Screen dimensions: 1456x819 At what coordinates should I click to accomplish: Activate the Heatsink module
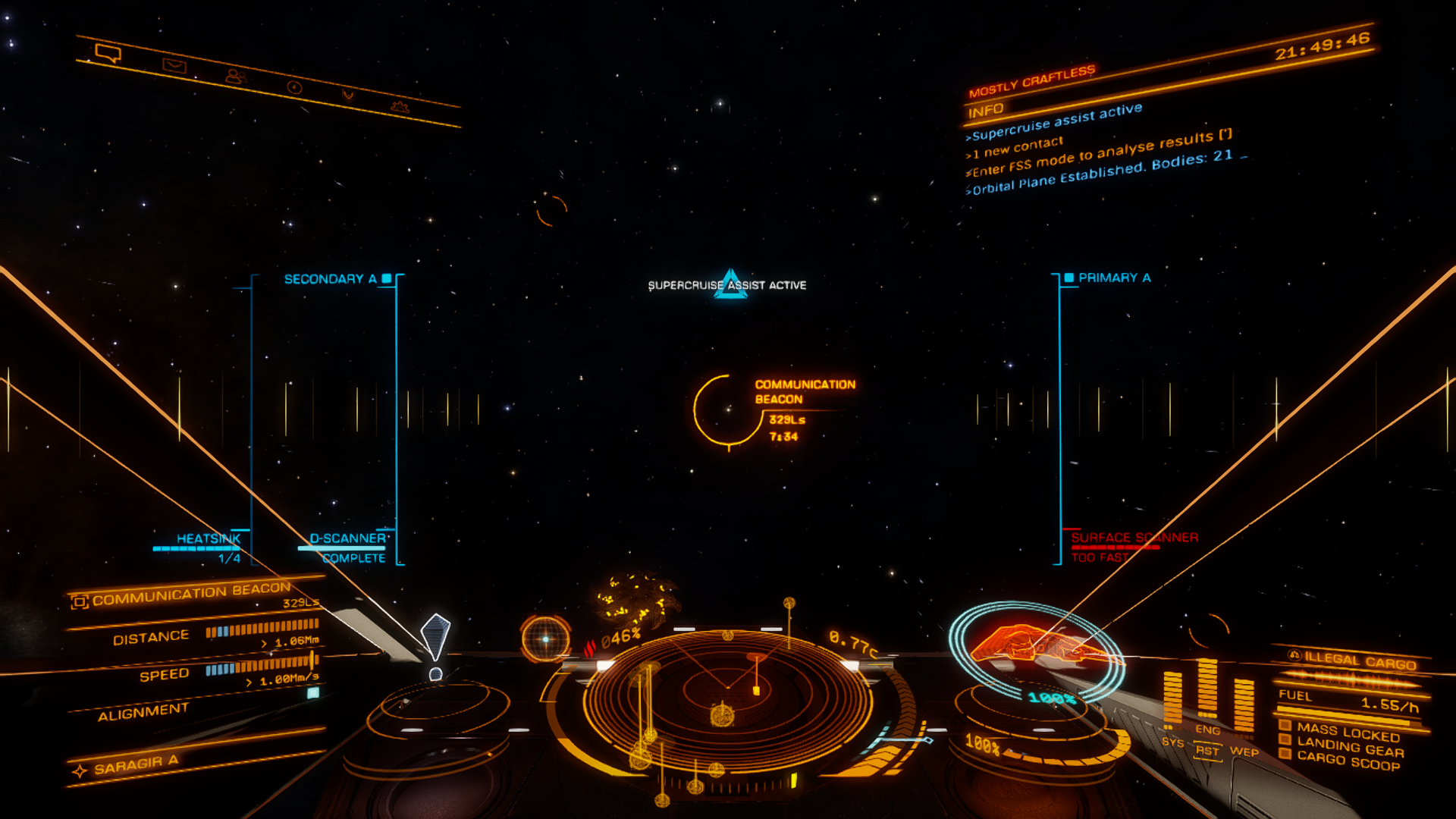click(x=208, y=539)
